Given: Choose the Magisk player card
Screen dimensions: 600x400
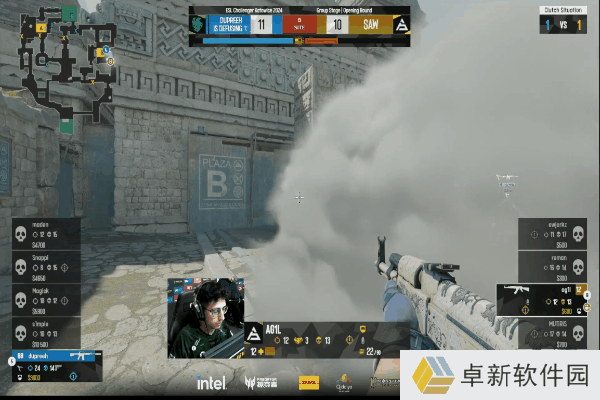Looking at the screenshot, I should (x=45, y=301).
